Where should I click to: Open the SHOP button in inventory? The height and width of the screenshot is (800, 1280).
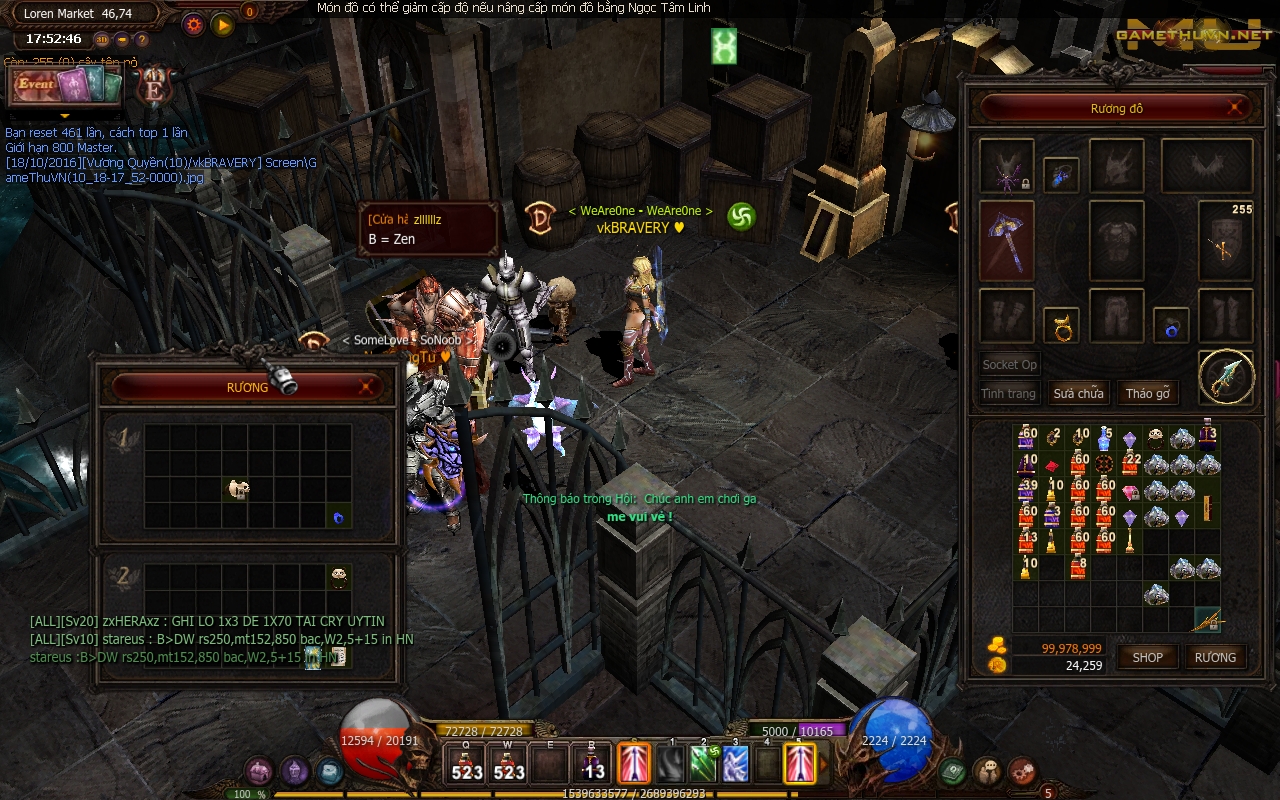[1147, 657]
